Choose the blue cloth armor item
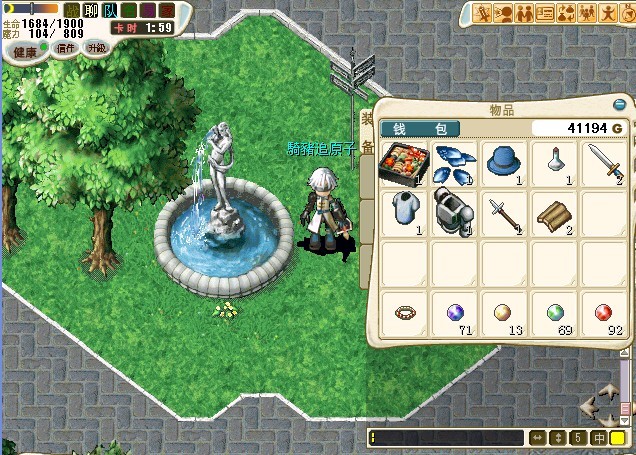Viewport: 636px width, 455px height. [405, 211]
